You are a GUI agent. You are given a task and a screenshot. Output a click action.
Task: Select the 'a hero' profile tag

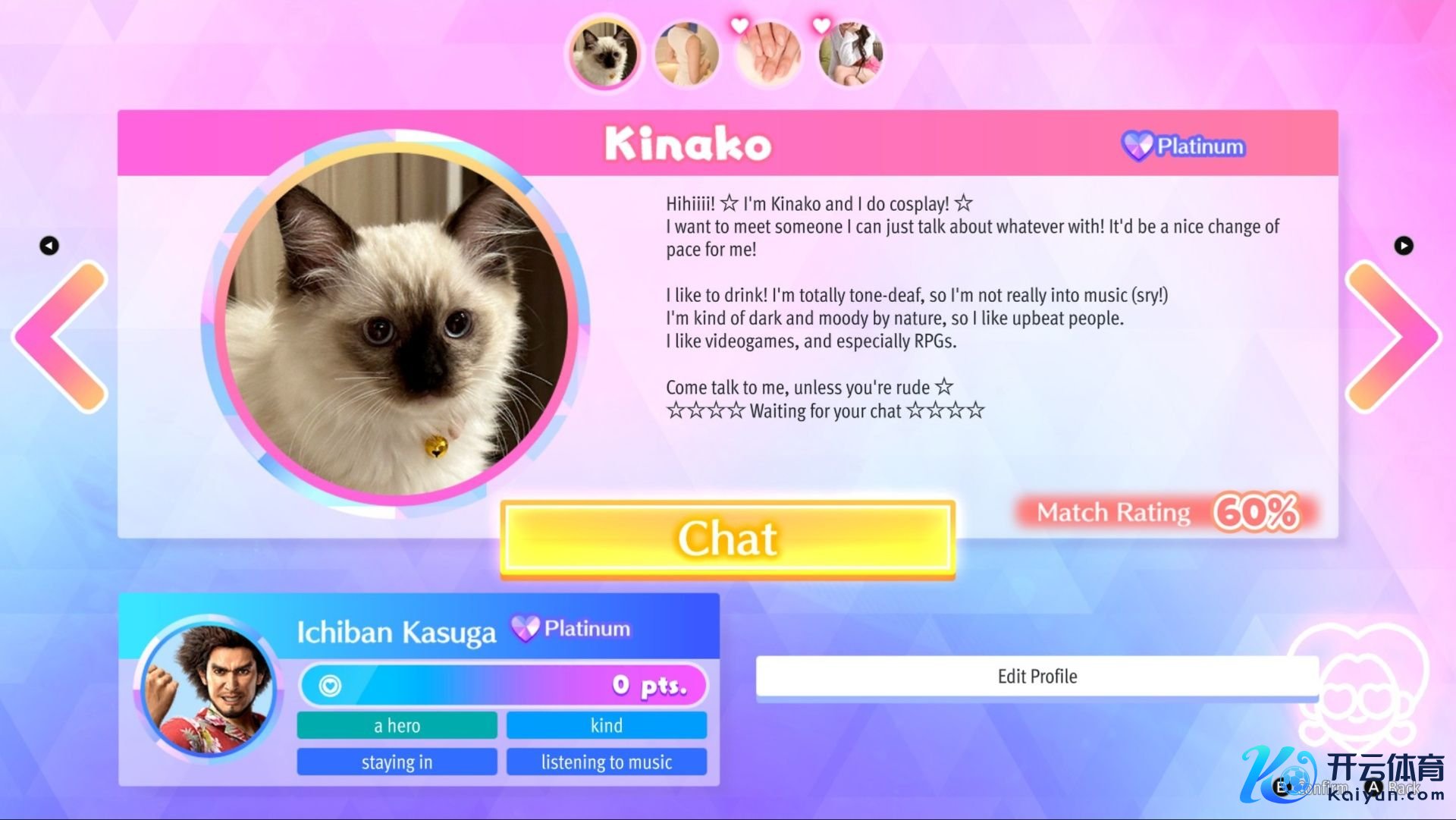(397, 725)
